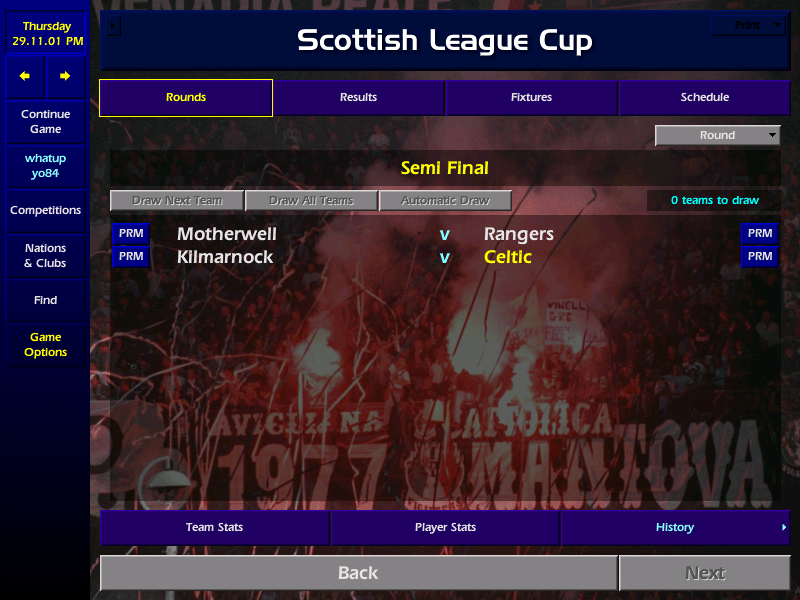This screenshot has height=600, width=800.
Task: Open Game Options
Action: pos(45,345)
